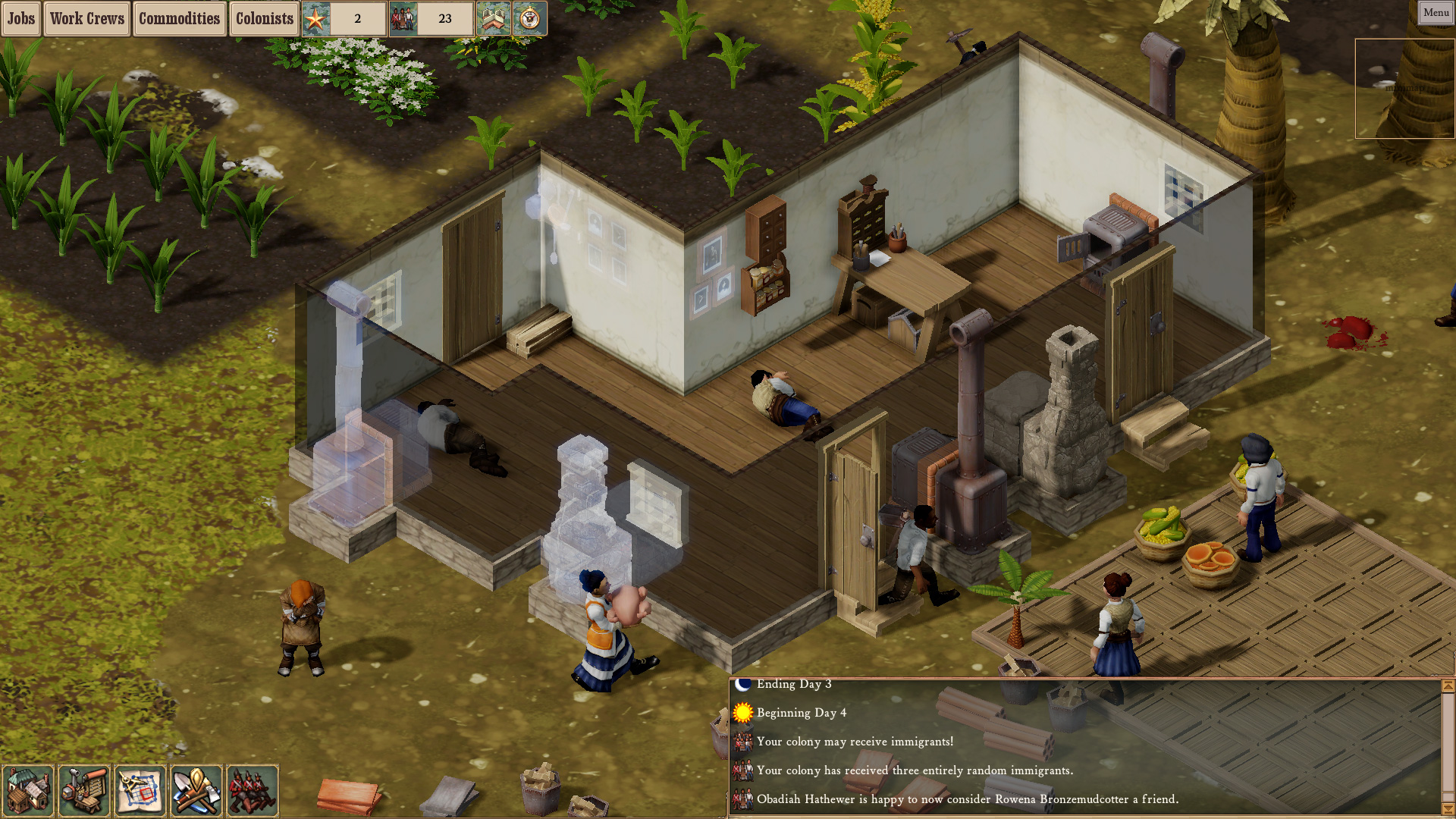The width and height of the screenshot is (1456, 819).
Task: Open the workshop module placement icon
Action: click(x=84, y=791)
